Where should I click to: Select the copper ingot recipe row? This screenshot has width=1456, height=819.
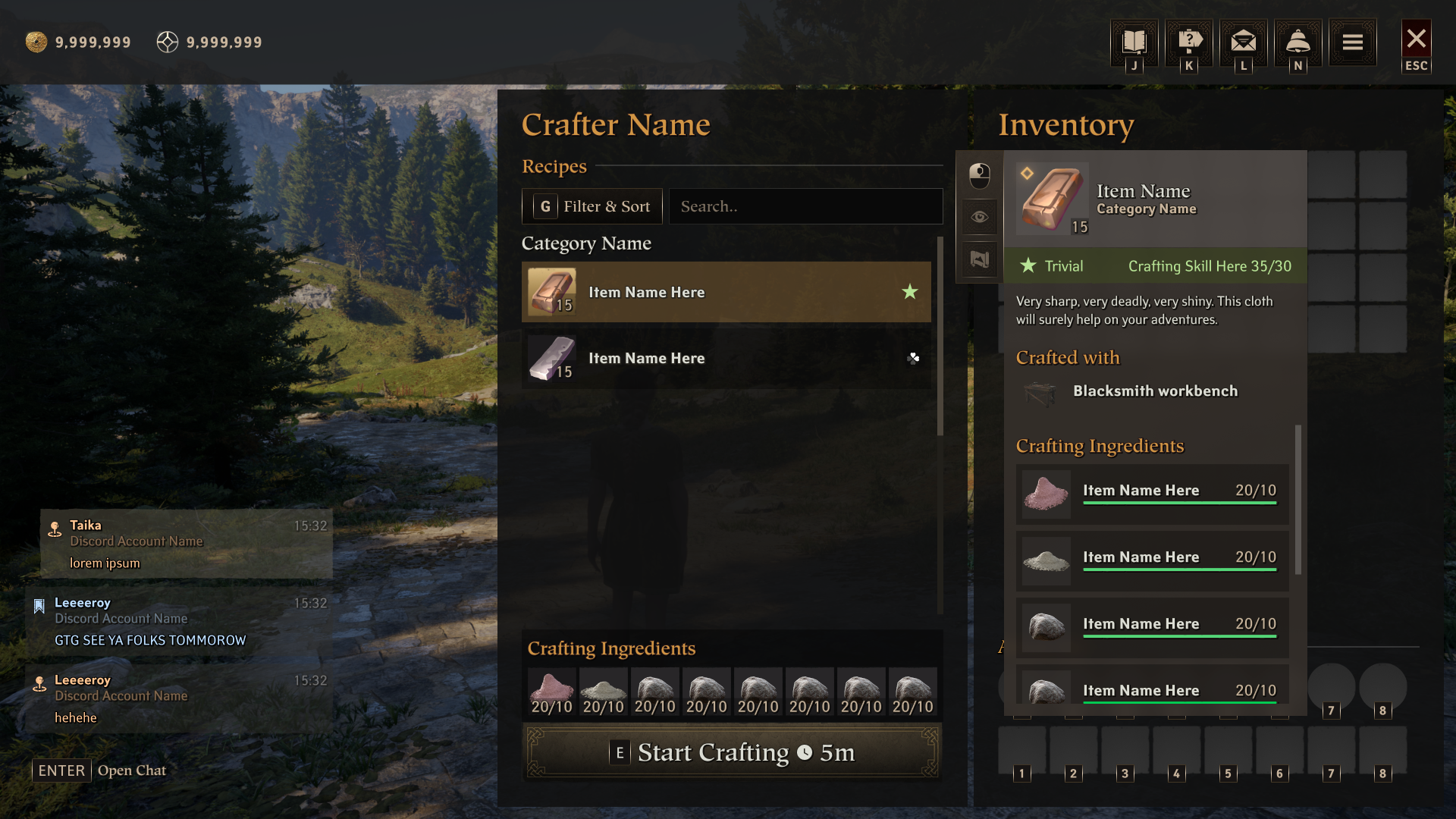point(726,292)
